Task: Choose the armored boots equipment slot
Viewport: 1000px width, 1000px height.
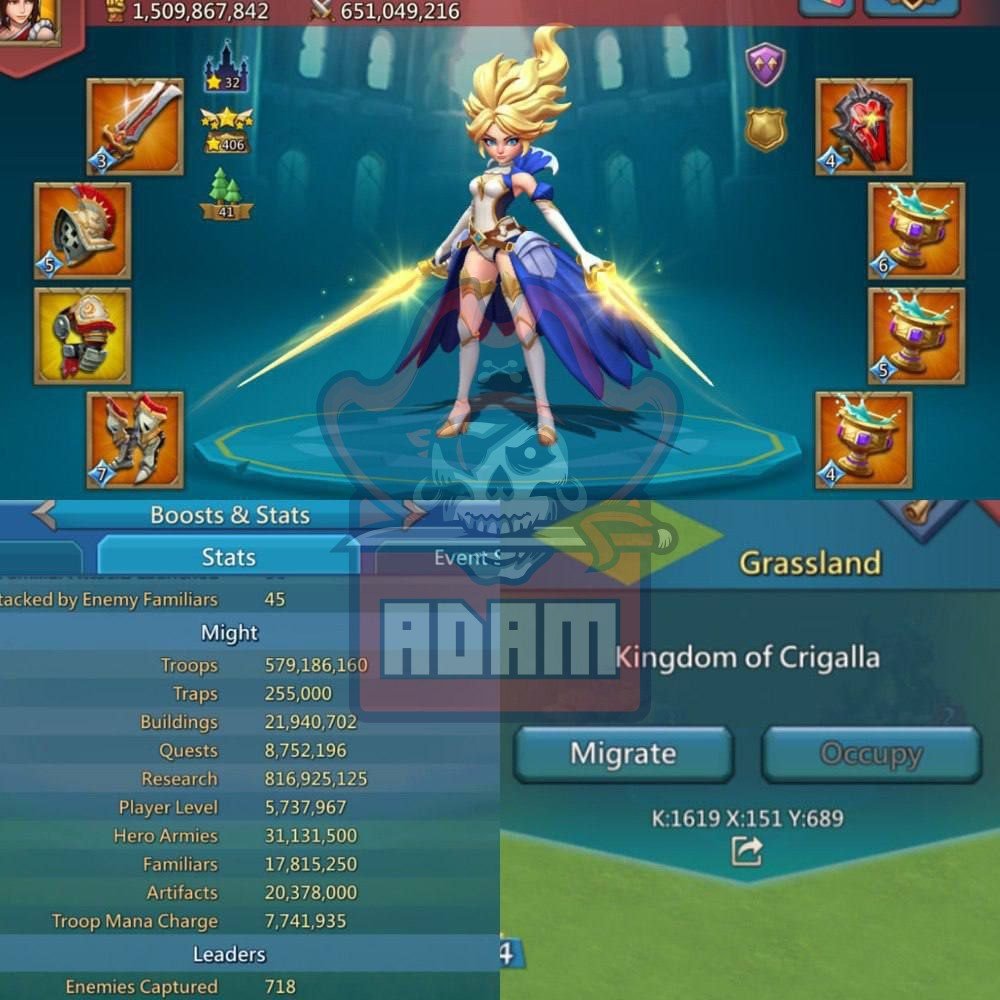Action: pyautogui.click(x=135, y=440)
